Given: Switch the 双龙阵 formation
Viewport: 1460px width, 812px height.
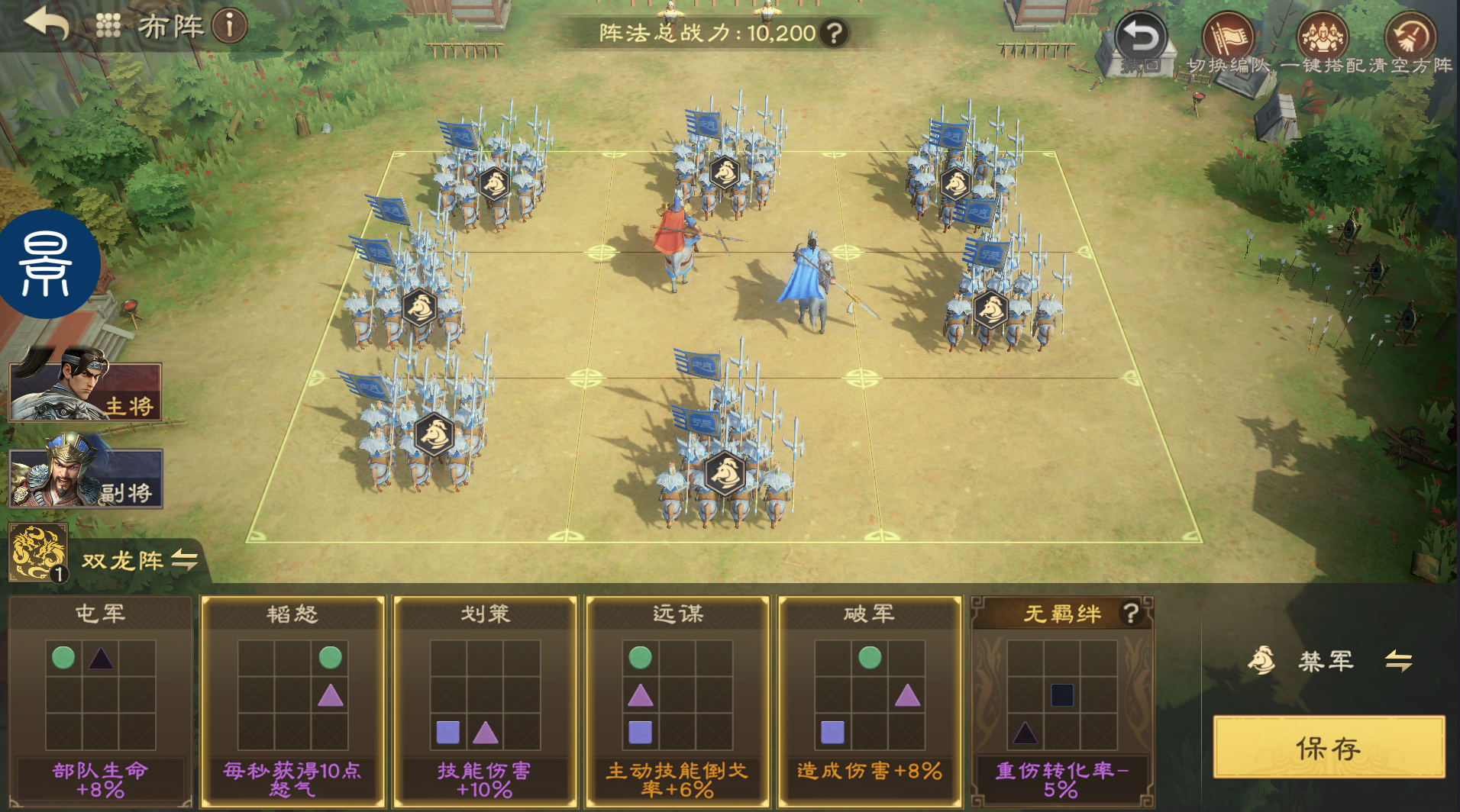Looking at the screenshot, I should pos(184,560).
